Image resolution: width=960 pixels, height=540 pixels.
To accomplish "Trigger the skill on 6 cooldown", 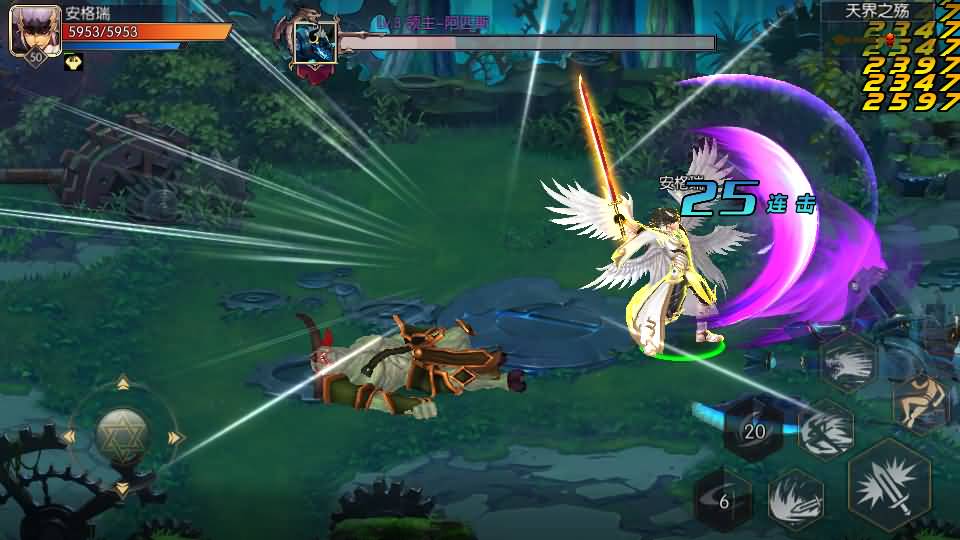I will click(724, 501).
